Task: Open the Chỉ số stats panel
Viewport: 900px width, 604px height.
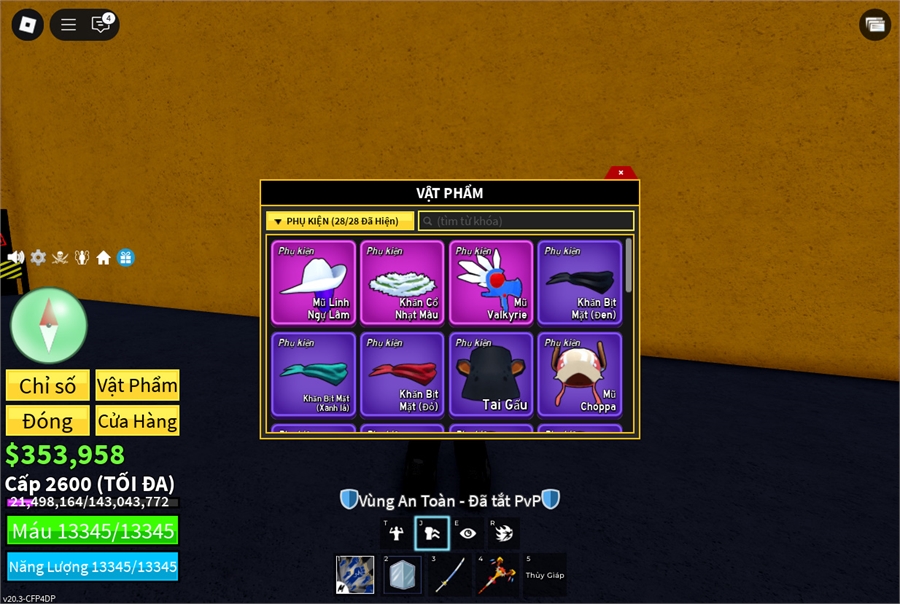Action: (x=47, y=386)
